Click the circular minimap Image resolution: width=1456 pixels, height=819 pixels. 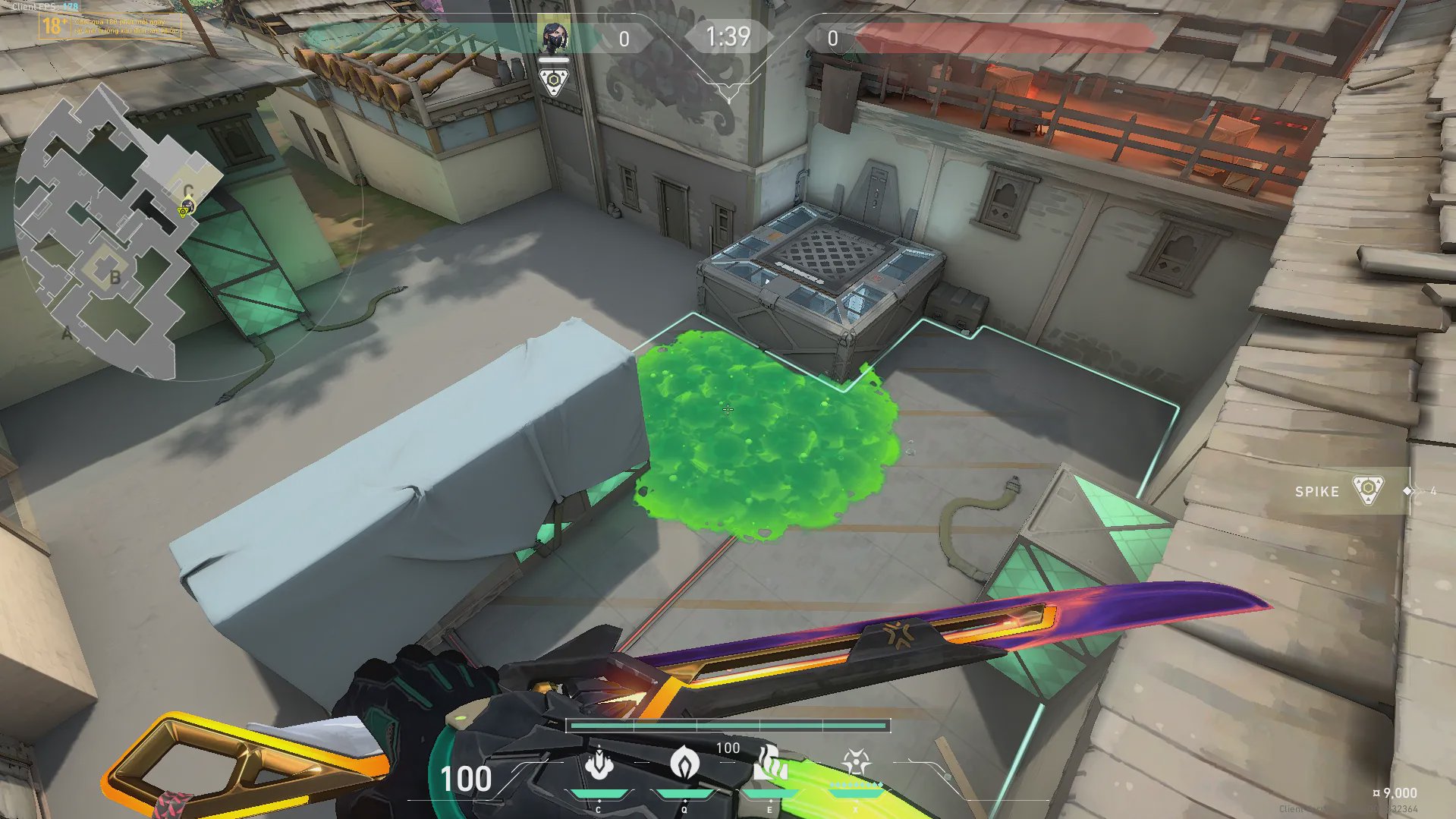click(x=114, y=235)
